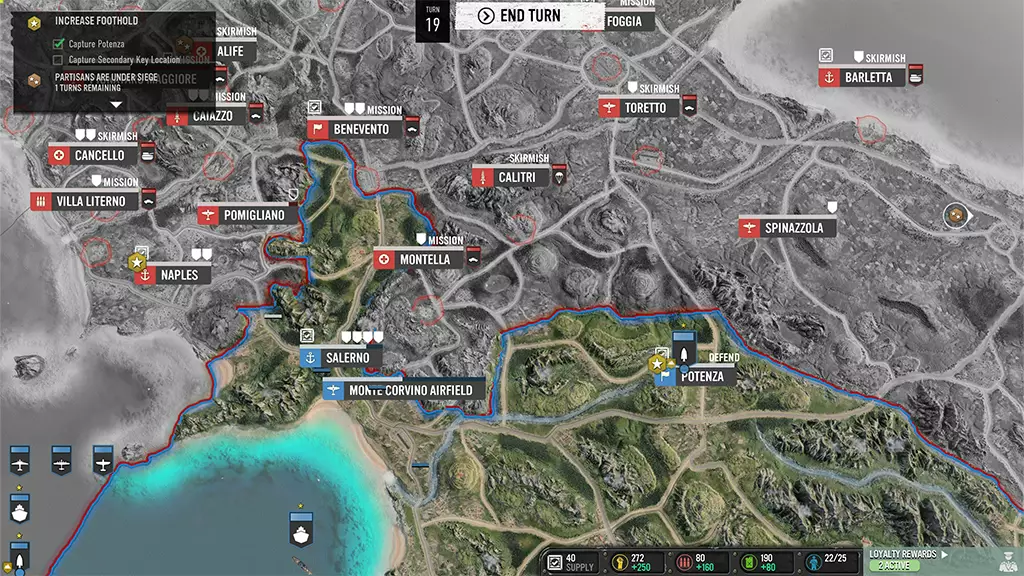Image resolution: width=1024 pixels, height=576 pixels.
Task: Select the Toretto skirmish location
Action: point(644,108)
